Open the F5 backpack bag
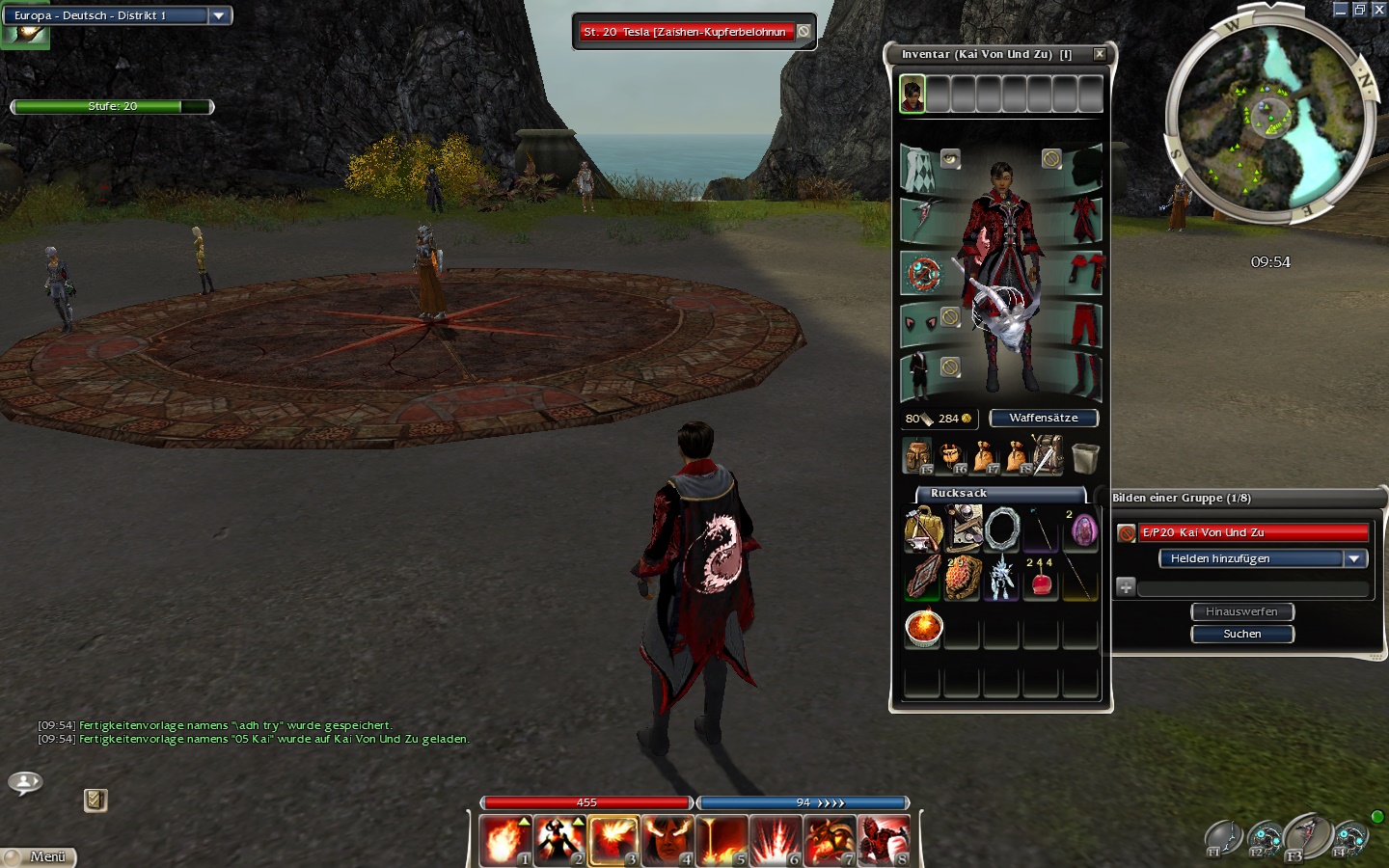 [x=916, y=455]
